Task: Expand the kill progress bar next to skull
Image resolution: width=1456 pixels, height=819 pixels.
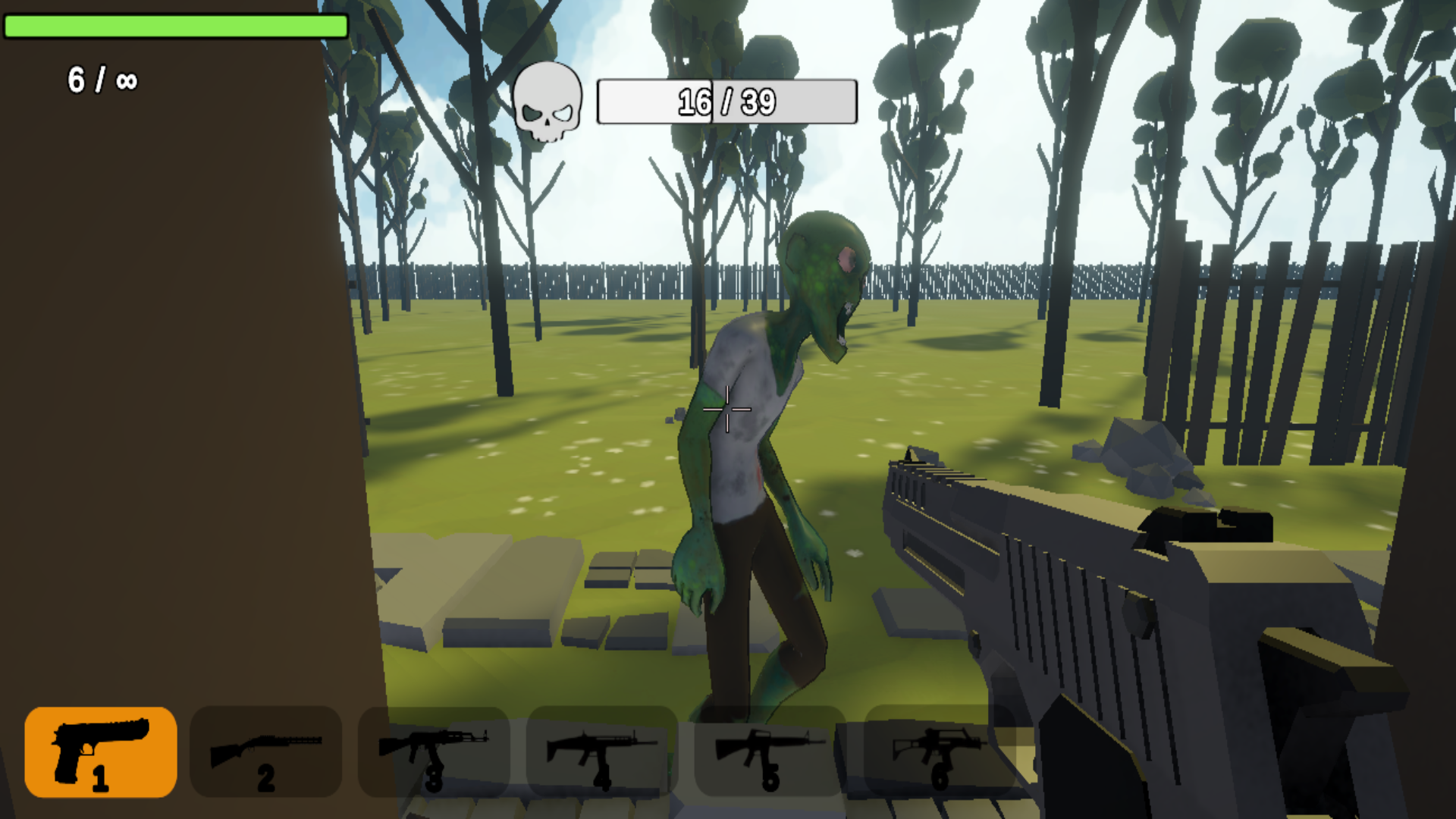Action: click(726, 101)
